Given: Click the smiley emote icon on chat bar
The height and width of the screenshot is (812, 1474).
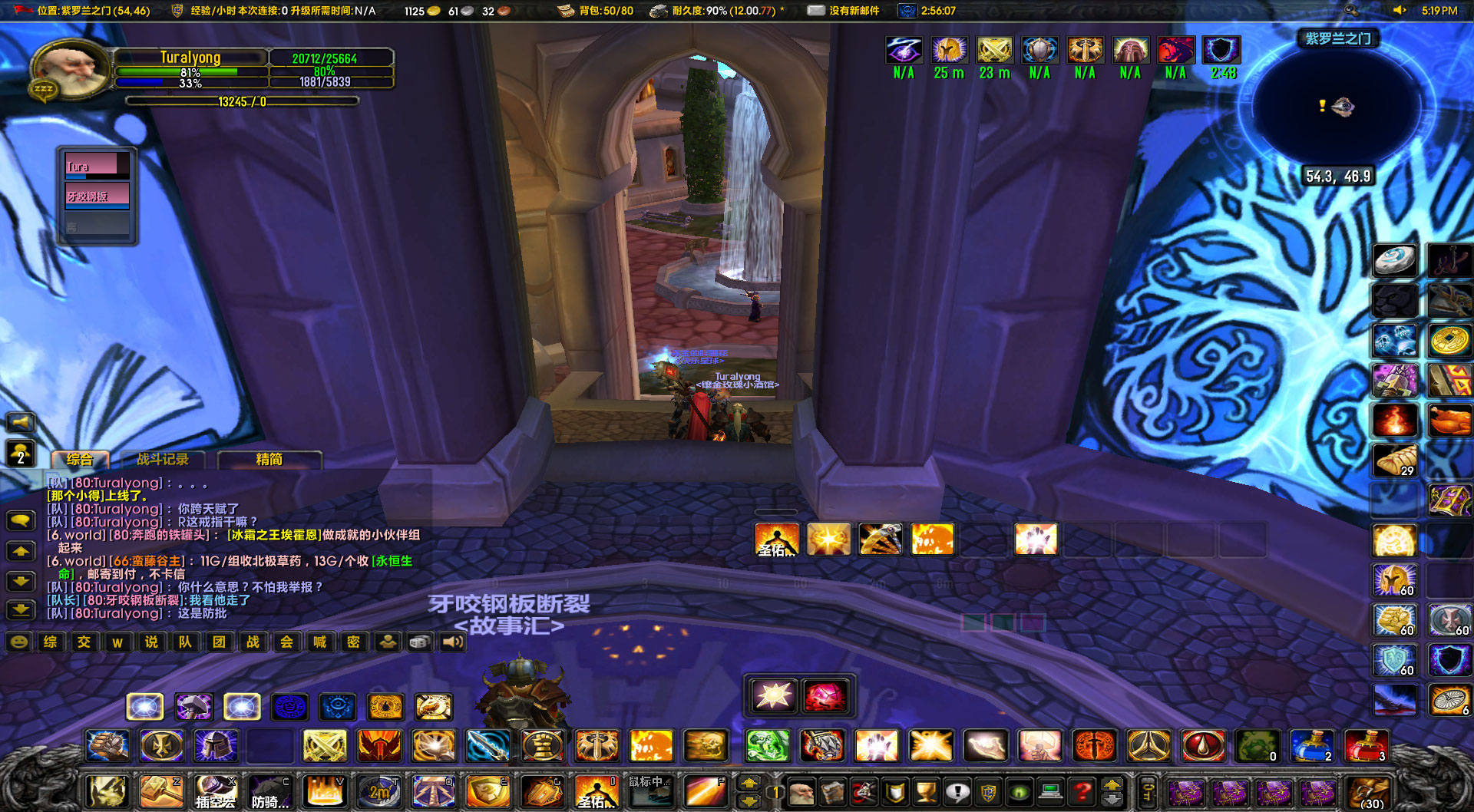Looking at the screenshot, I should point(17,642).
